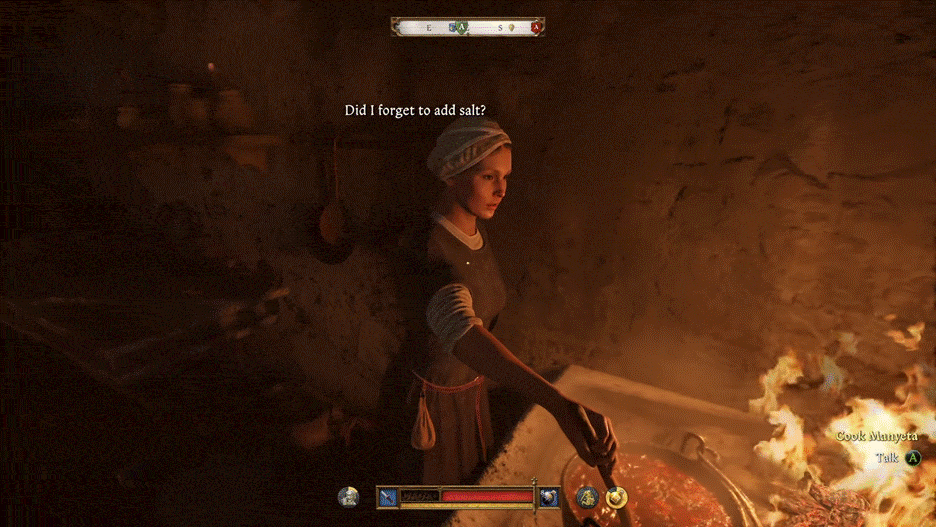Select the red quest shield marker on compass
936x527 pixels.
pyautogui.click(x=536, y=27)
